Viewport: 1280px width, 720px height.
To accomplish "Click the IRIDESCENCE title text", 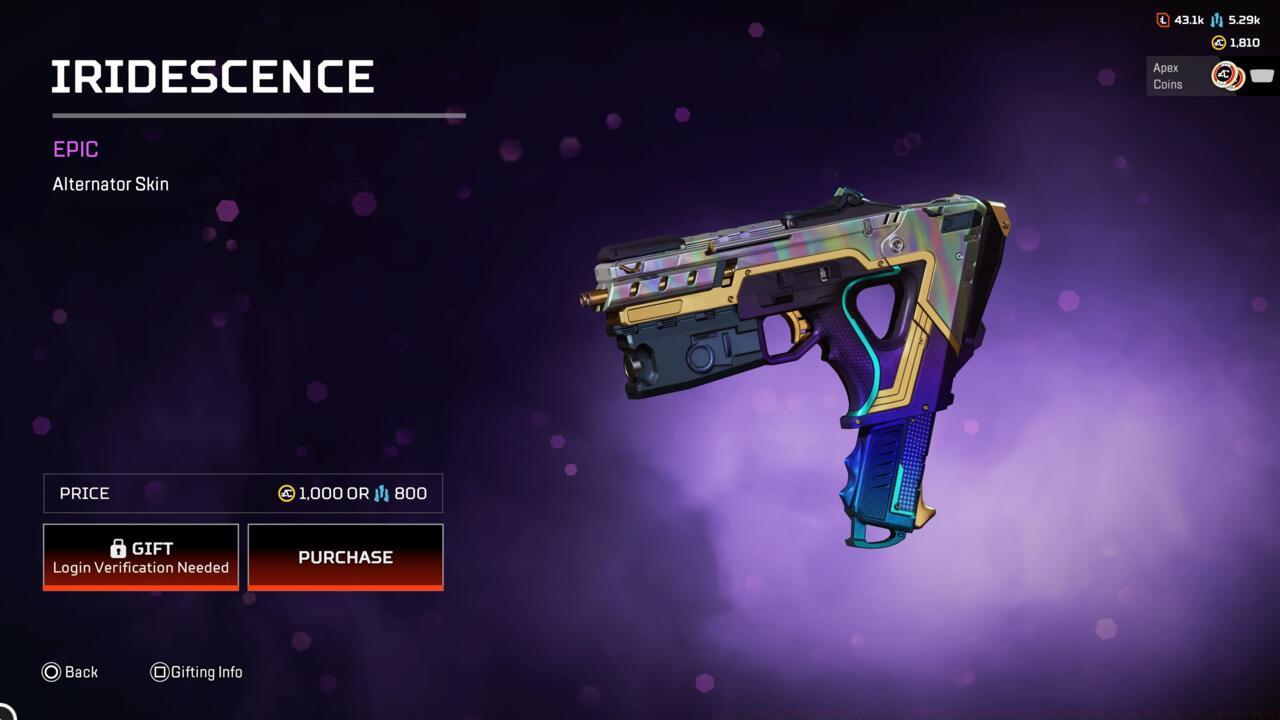I will [x=213, y=76].
